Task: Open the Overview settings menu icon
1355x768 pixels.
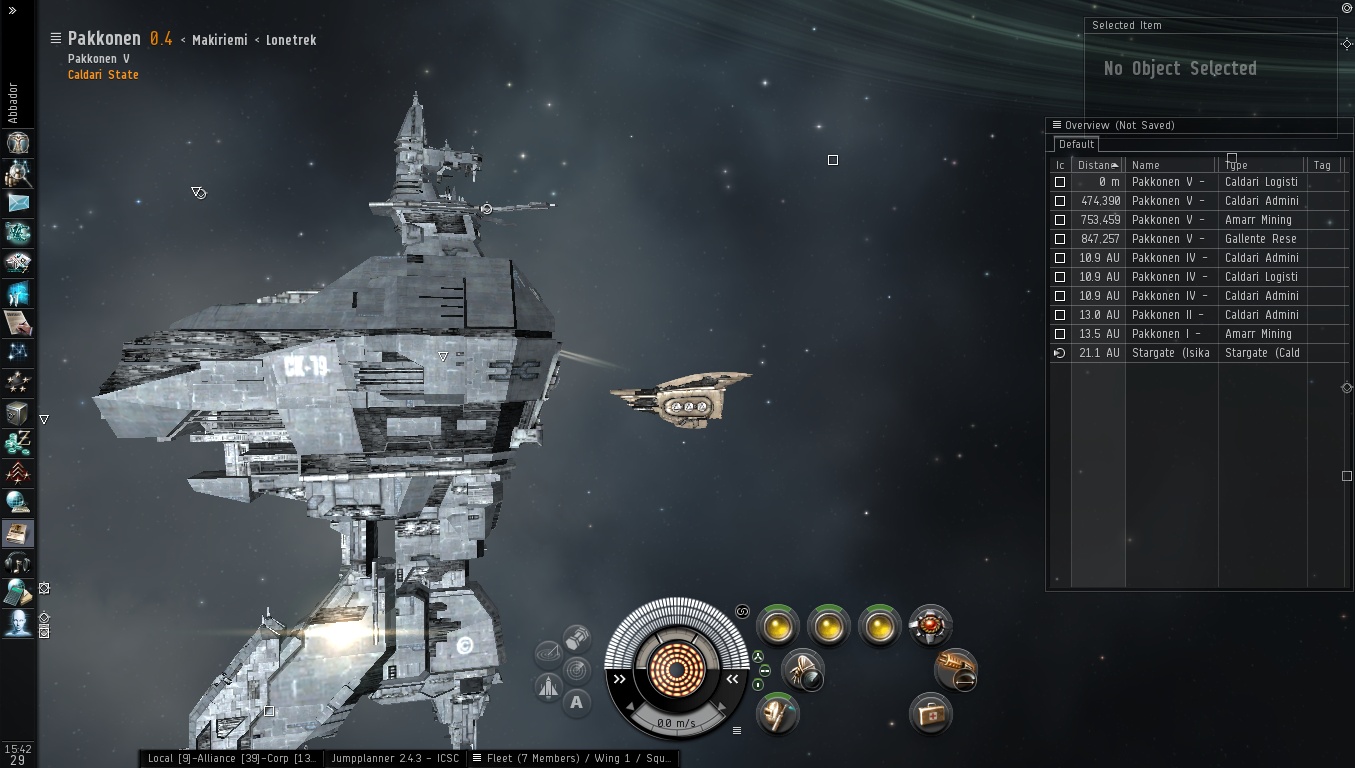Action: click(1056, 125)
